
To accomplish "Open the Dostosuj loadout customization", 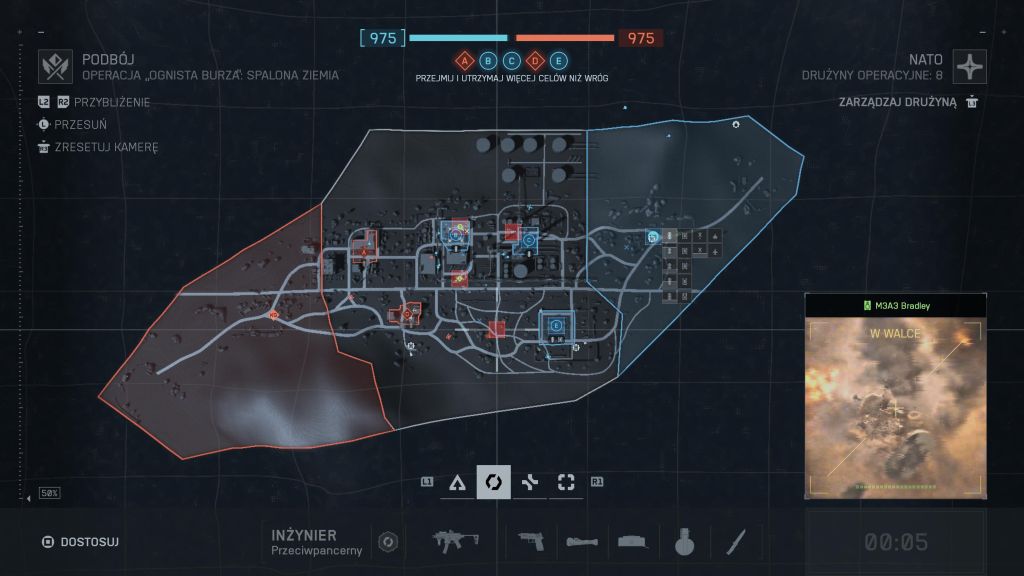I will pos(79,542).
